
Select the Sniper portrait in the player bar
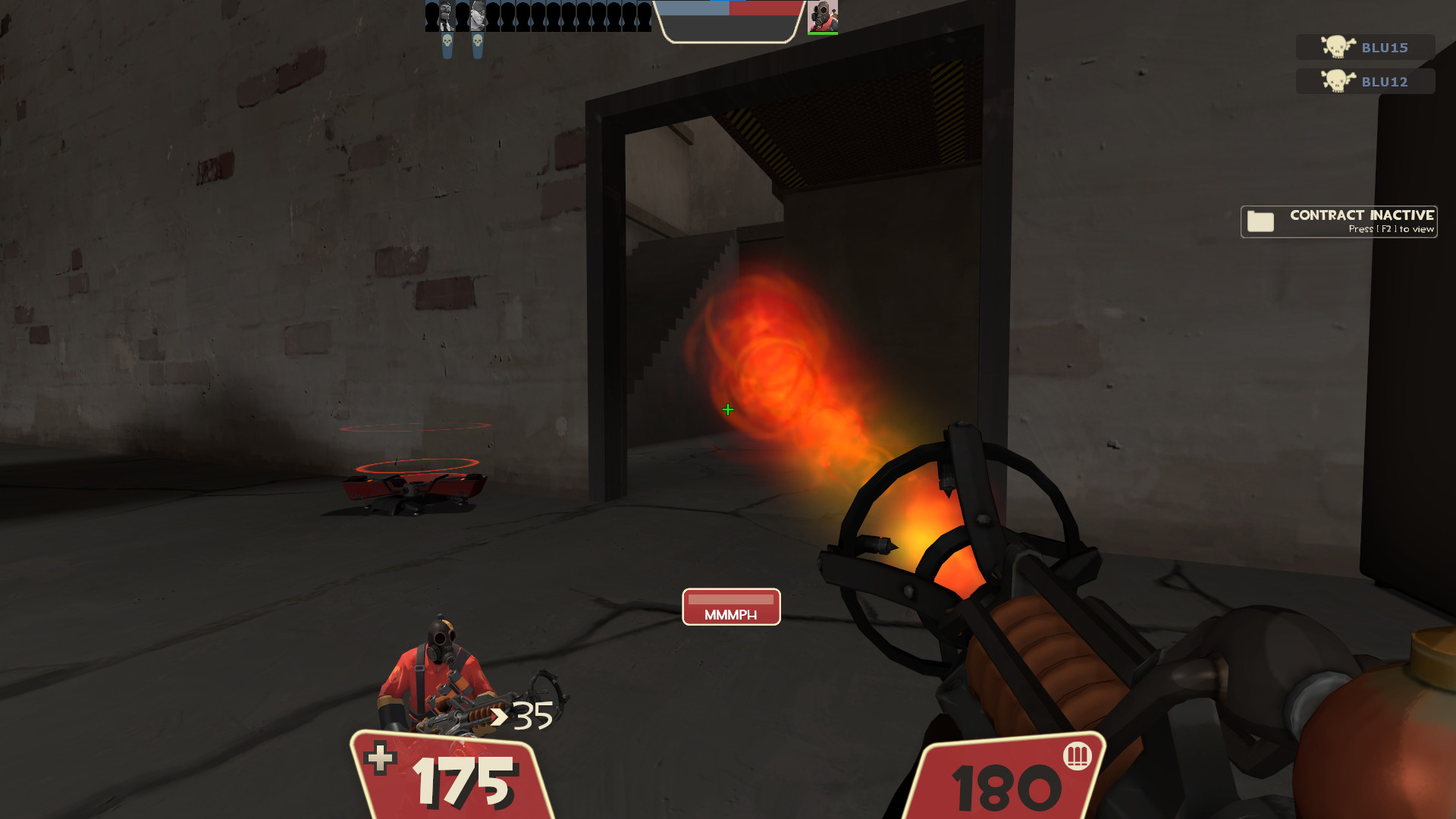click(x=477, y=15)
